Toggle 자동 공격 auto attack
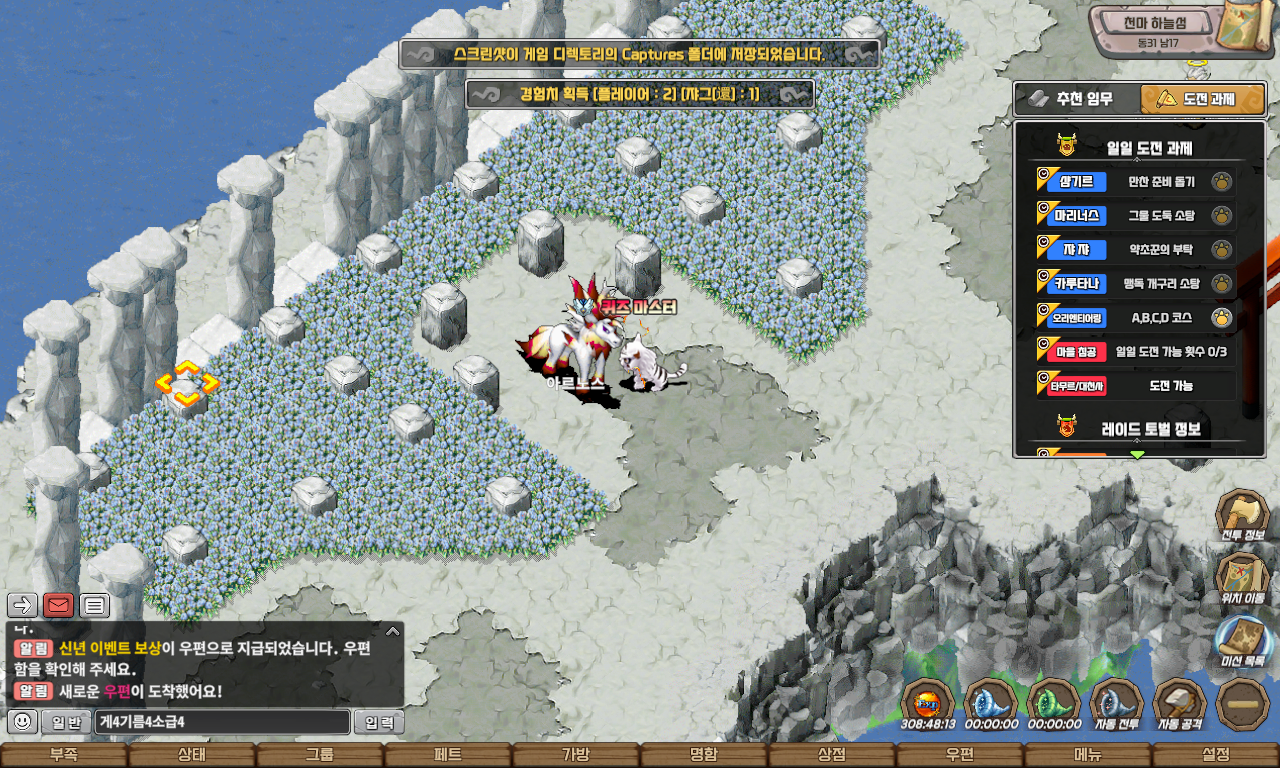This screenshot has height=768, width=1280. pyautogui.click(x=1180, y=703)
